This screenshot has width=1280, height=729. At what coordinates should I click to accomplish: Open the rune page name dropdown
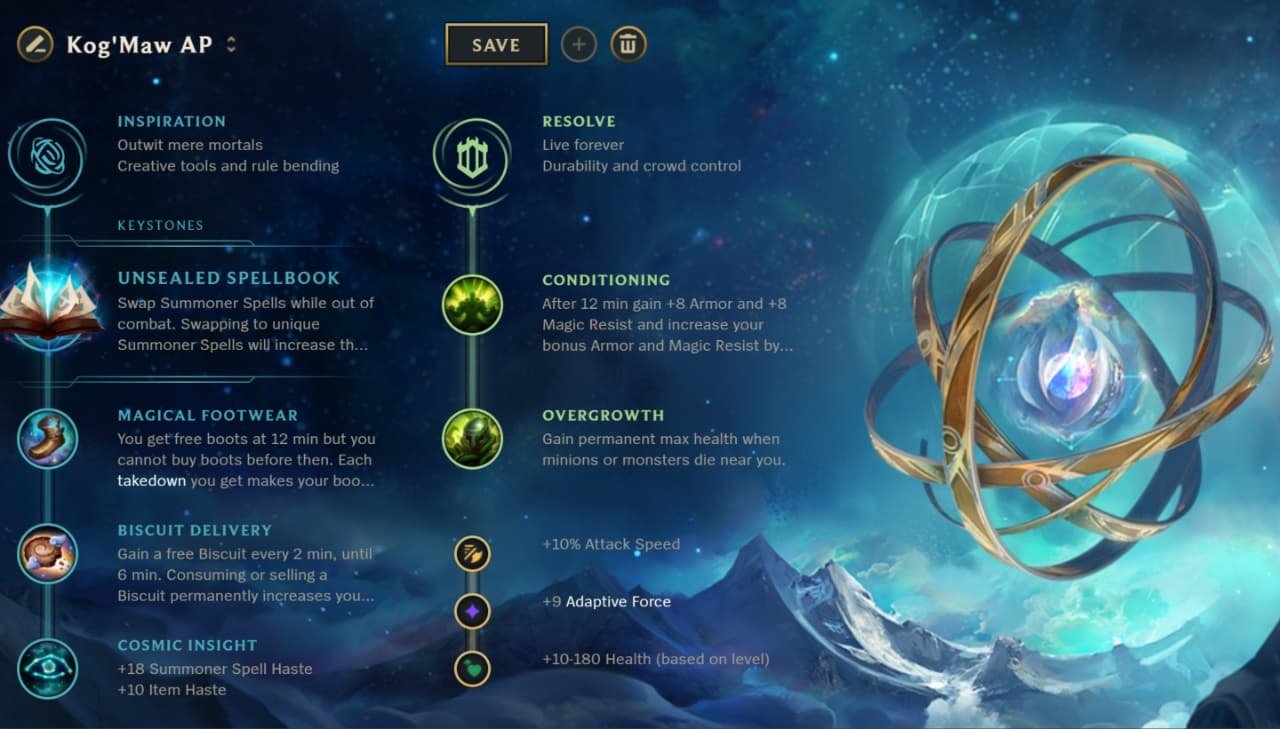click(231, 44)
